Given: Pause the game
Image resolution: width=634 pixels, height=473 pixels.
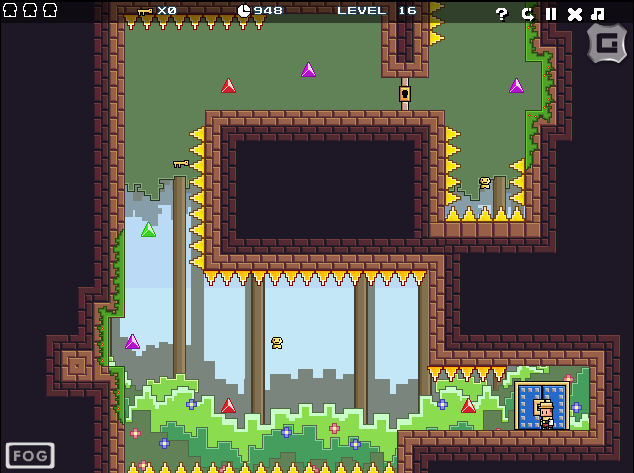Looking at the screenshot, I should click(550, 14).
